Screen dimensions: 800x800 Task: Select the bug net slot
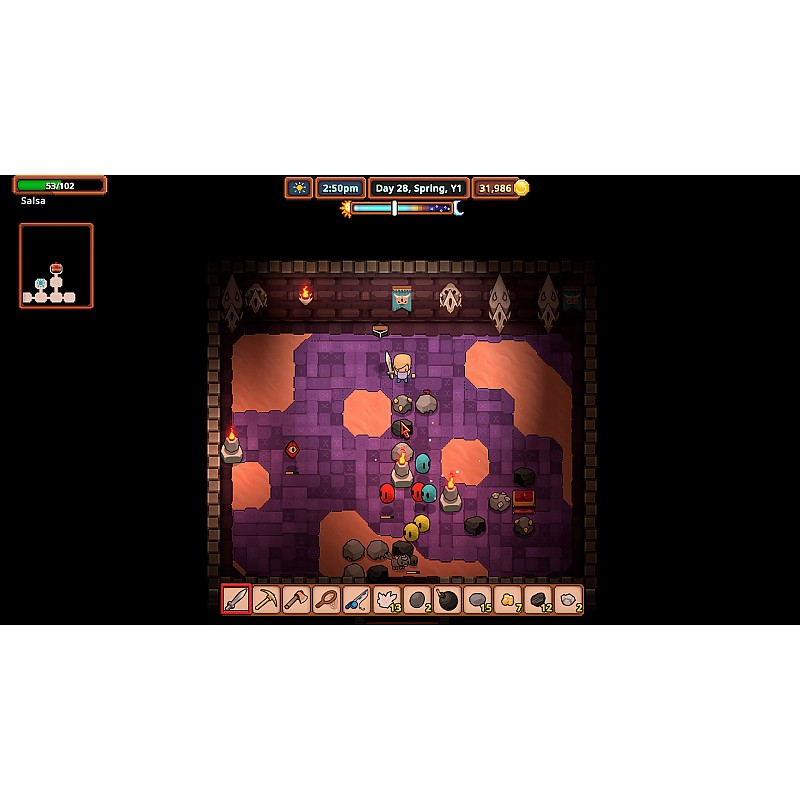326,600
